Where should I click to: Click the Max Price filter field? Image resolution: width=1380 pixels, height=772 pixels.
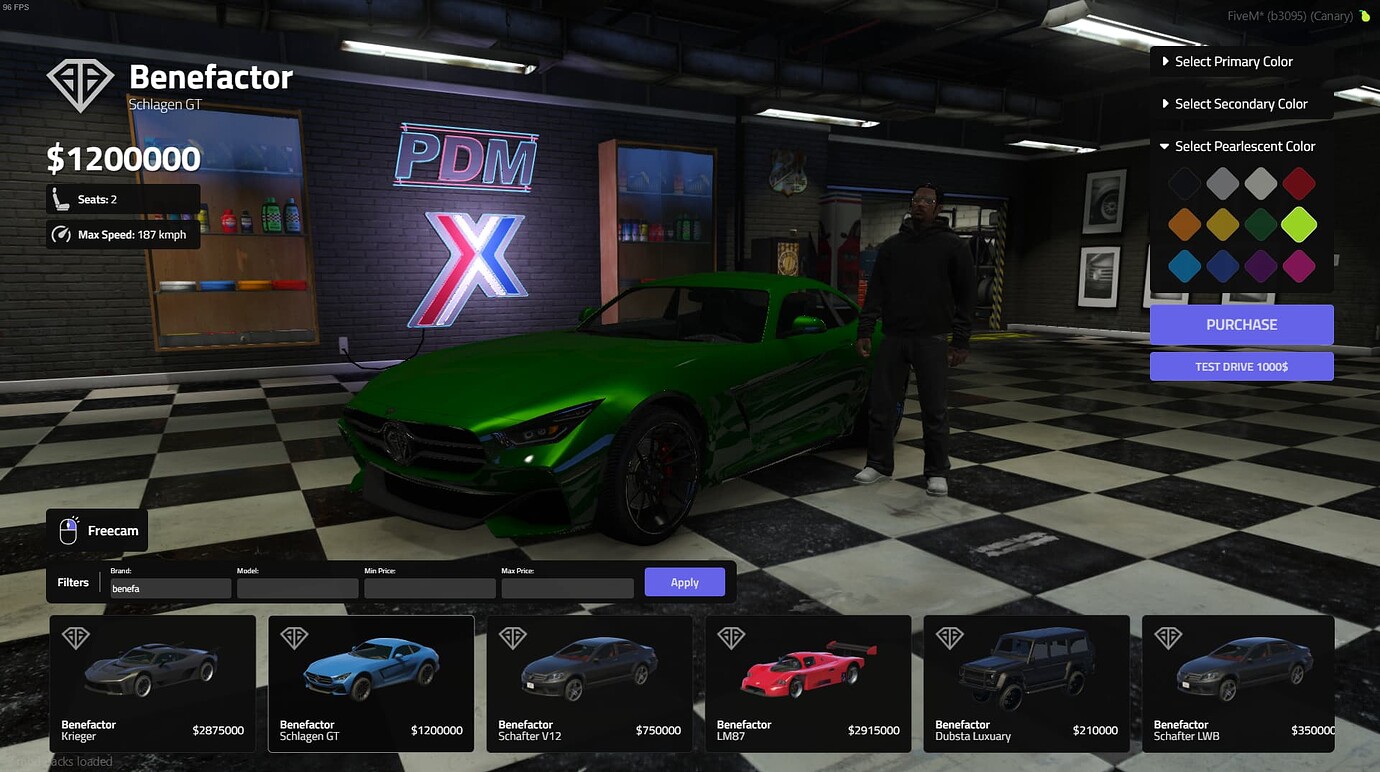tap(567, 588)
